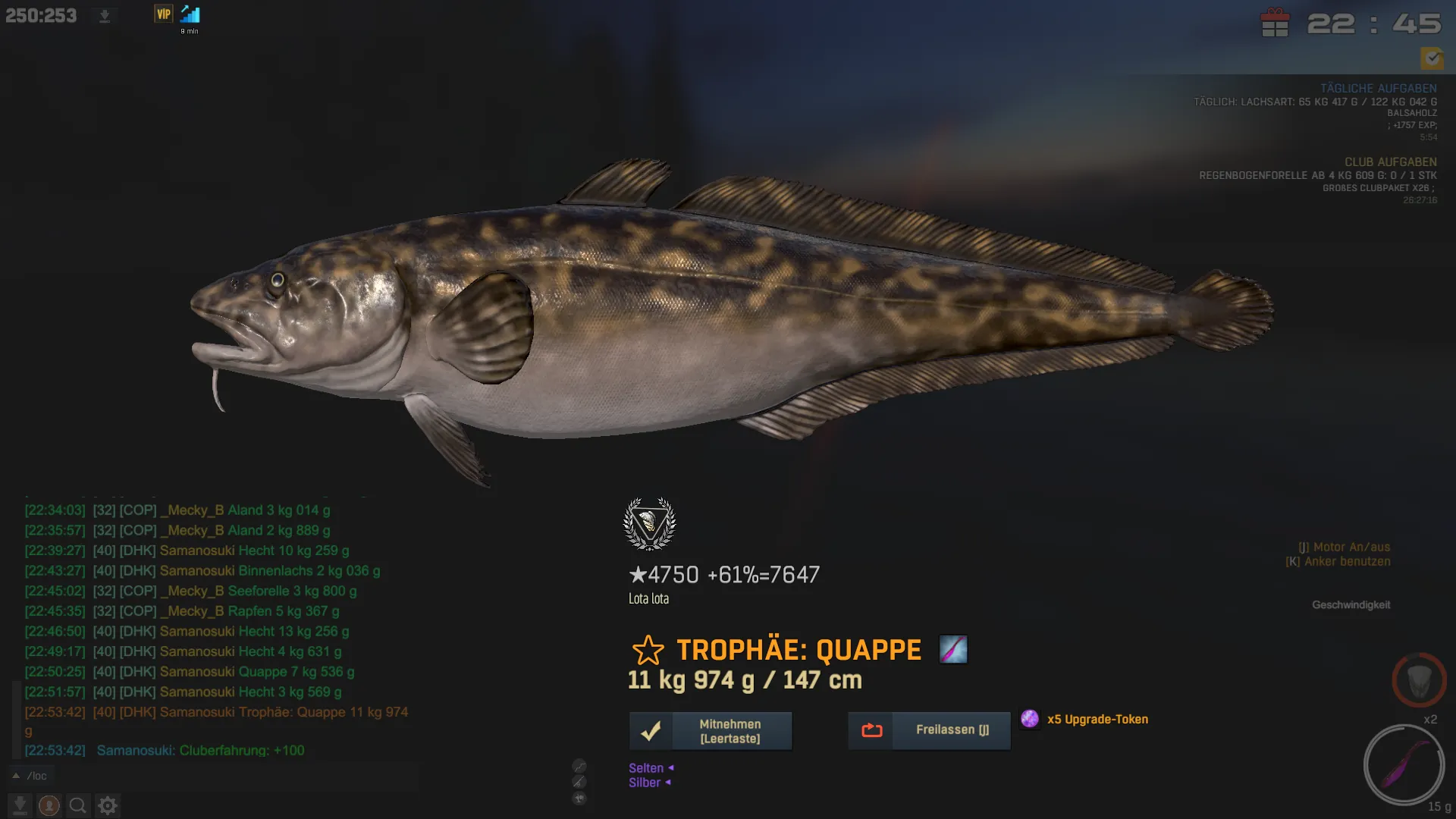Keep the fish with the Mitnehmen button
Viewport: 1456px width, 819px height.
coord(711,731)
